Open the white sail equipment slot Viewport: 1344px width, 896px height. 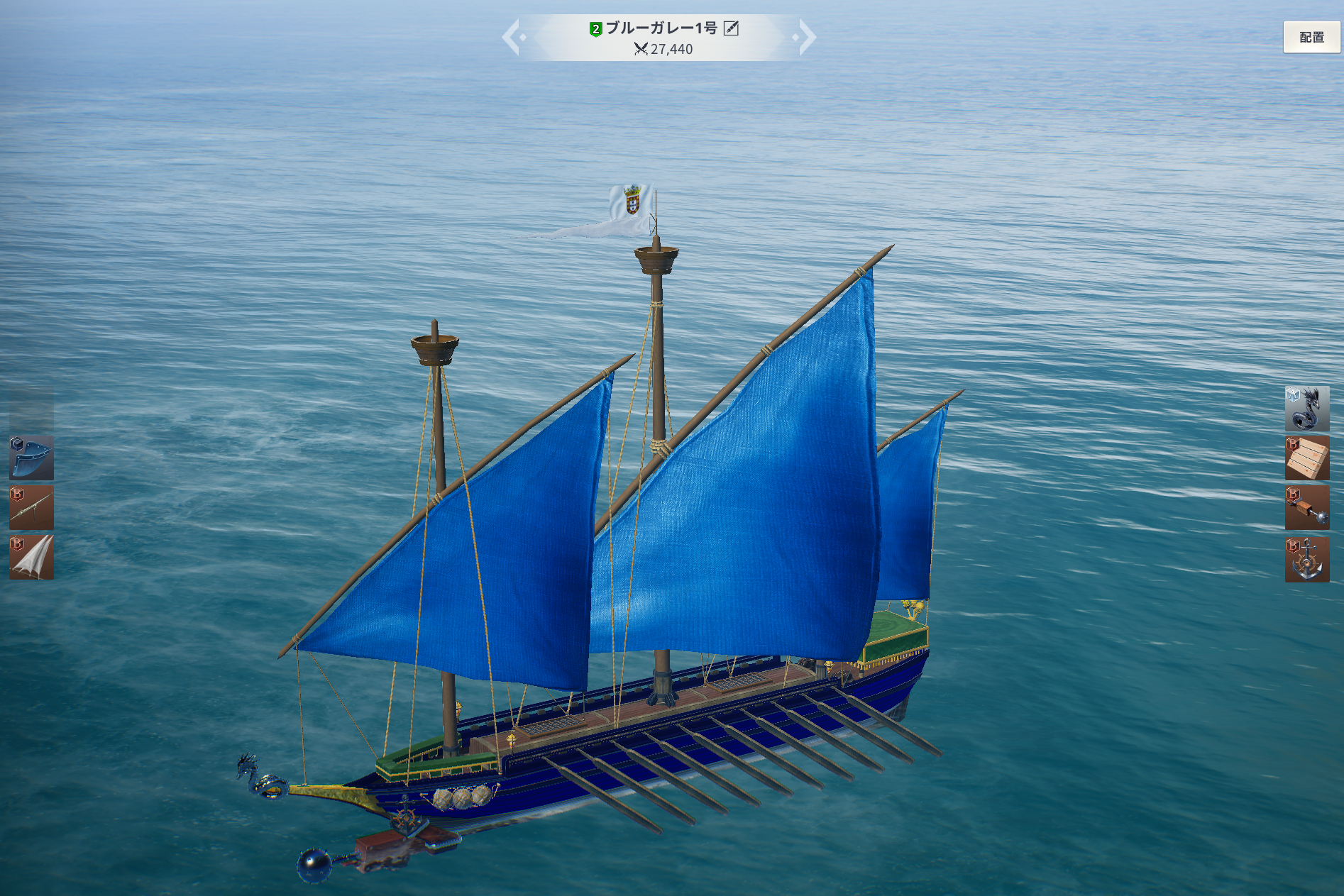(31, 558)
